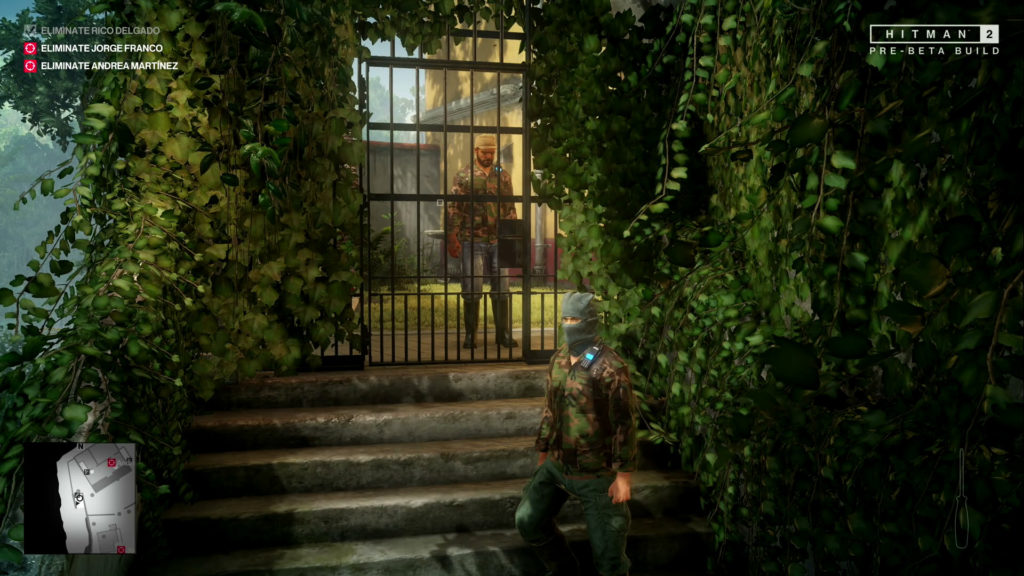Screen dimensions: 1024x576
Task: Select the Eliminate Jorge Franco objective
Action: (x=94, y=48)
